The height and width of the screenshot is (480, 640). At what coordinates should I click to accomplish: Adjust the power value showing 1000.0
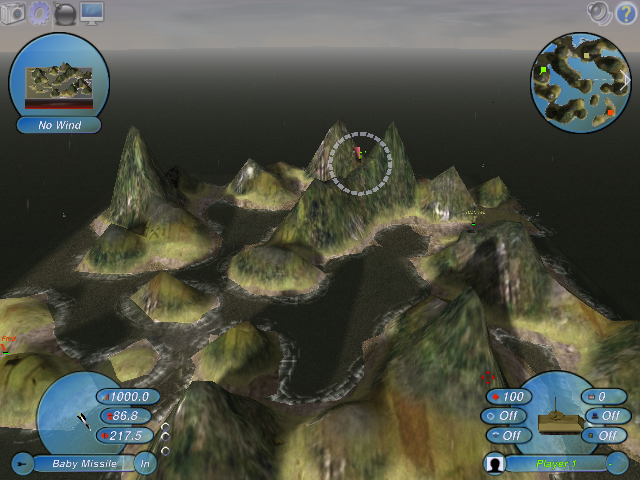click(127, 397)
